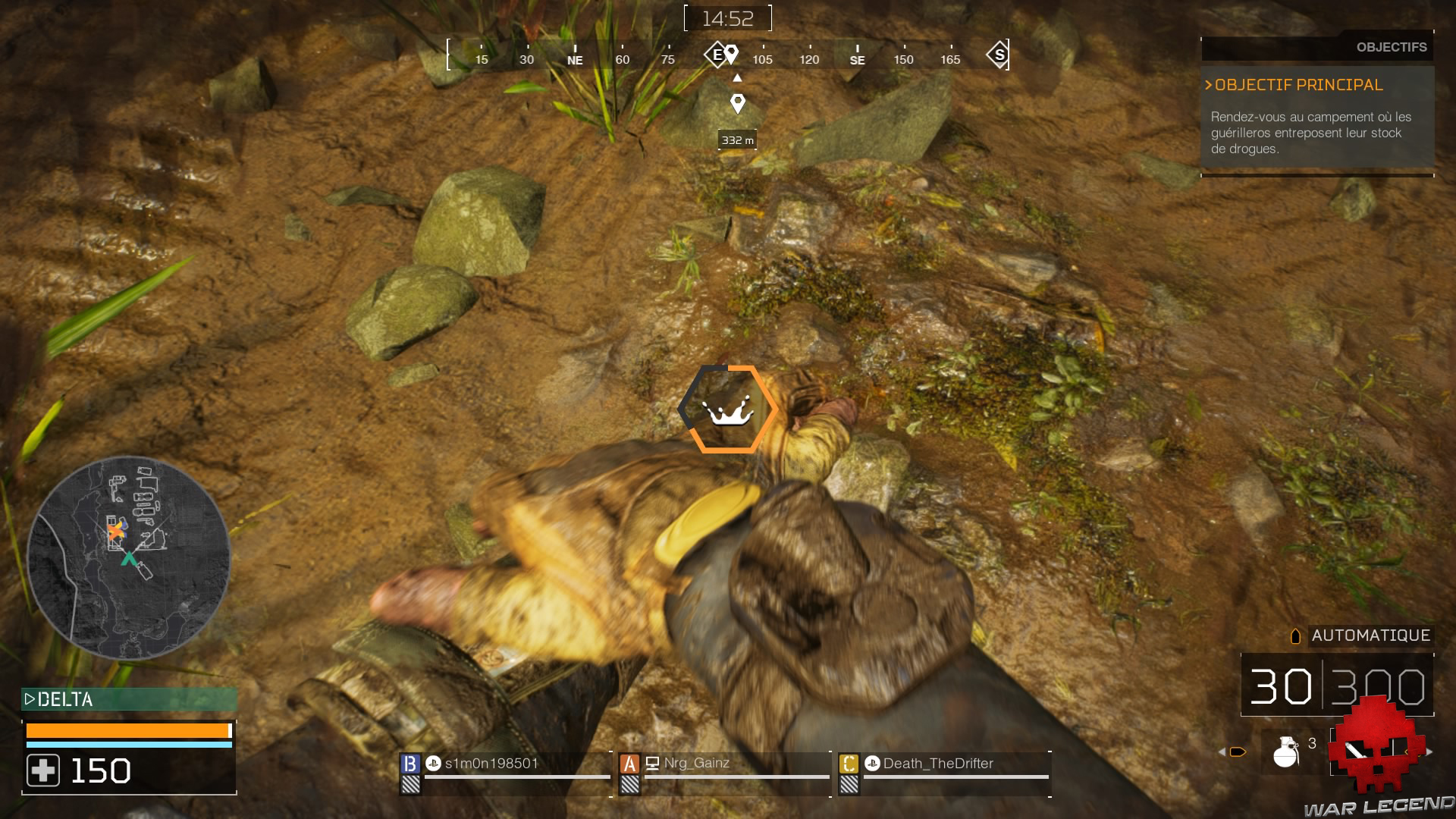Select the Objectif Principal tracker entry
The height and width of the screenshot is (819, 1456).
(1298, 85)
